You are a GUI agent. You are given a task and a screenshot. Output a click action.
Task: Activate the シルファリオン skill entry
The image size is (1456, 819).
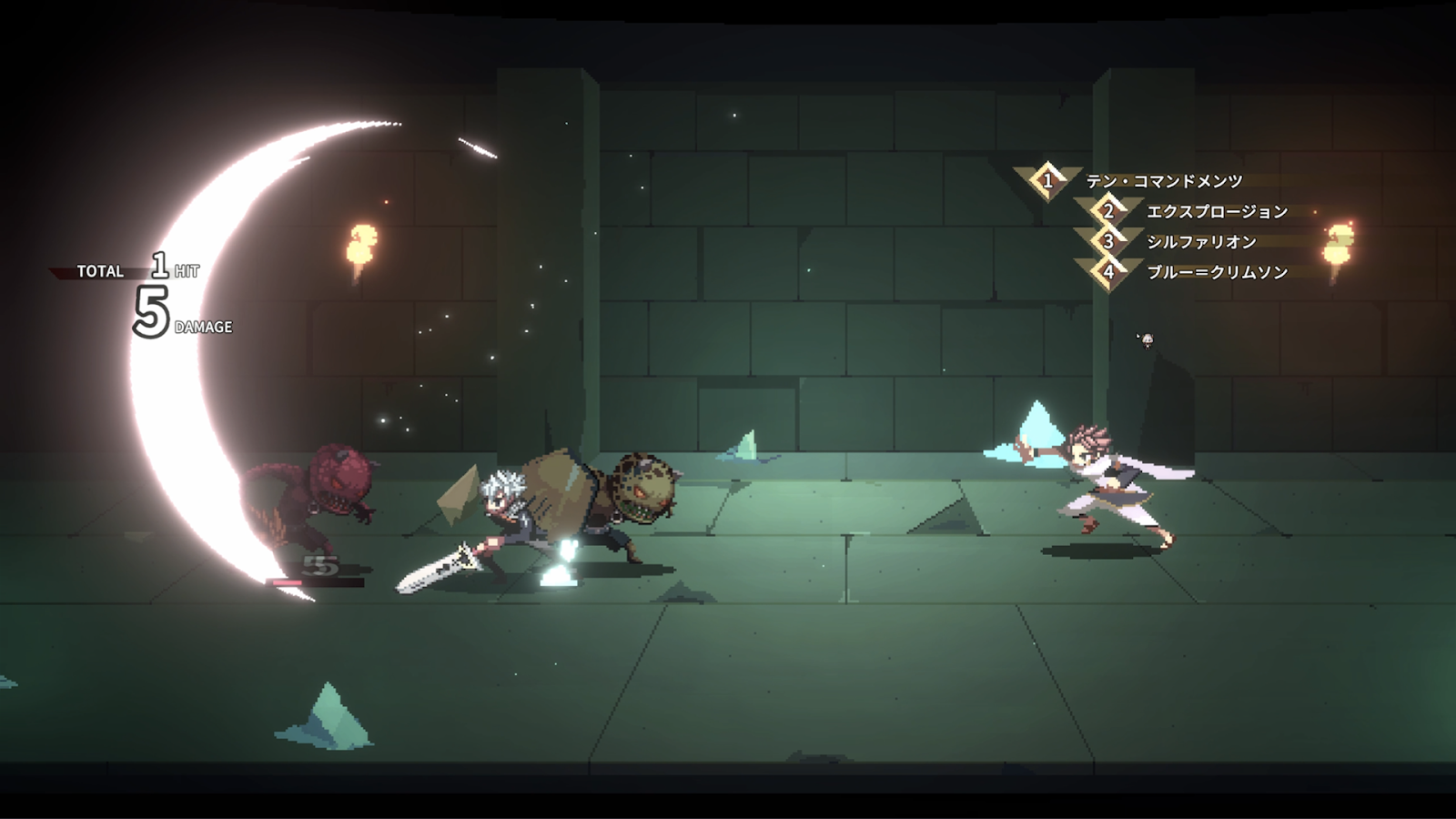click(1201, 242)
